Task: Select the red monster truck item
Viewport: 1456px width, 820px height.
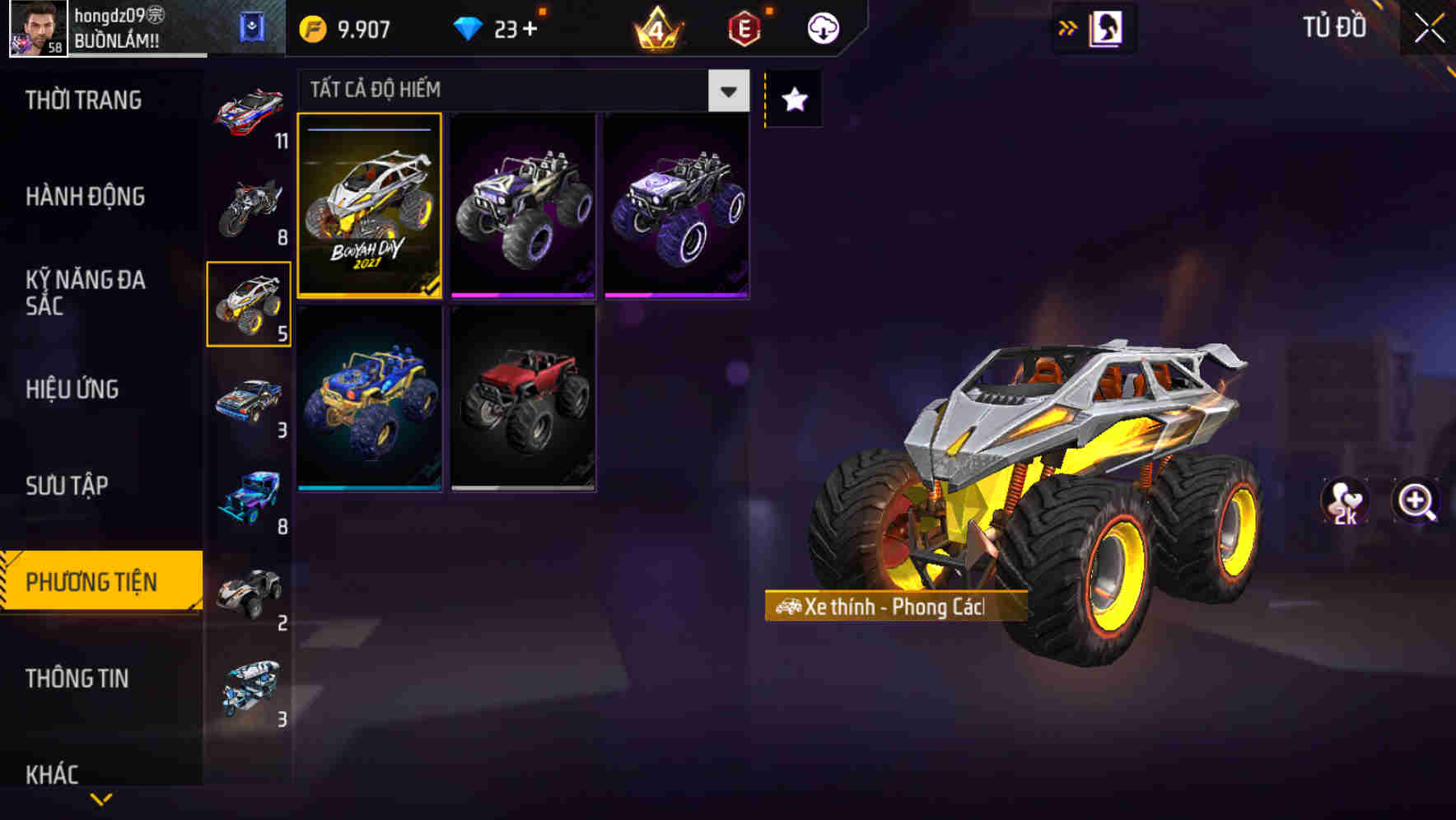Action: point(522,397)
